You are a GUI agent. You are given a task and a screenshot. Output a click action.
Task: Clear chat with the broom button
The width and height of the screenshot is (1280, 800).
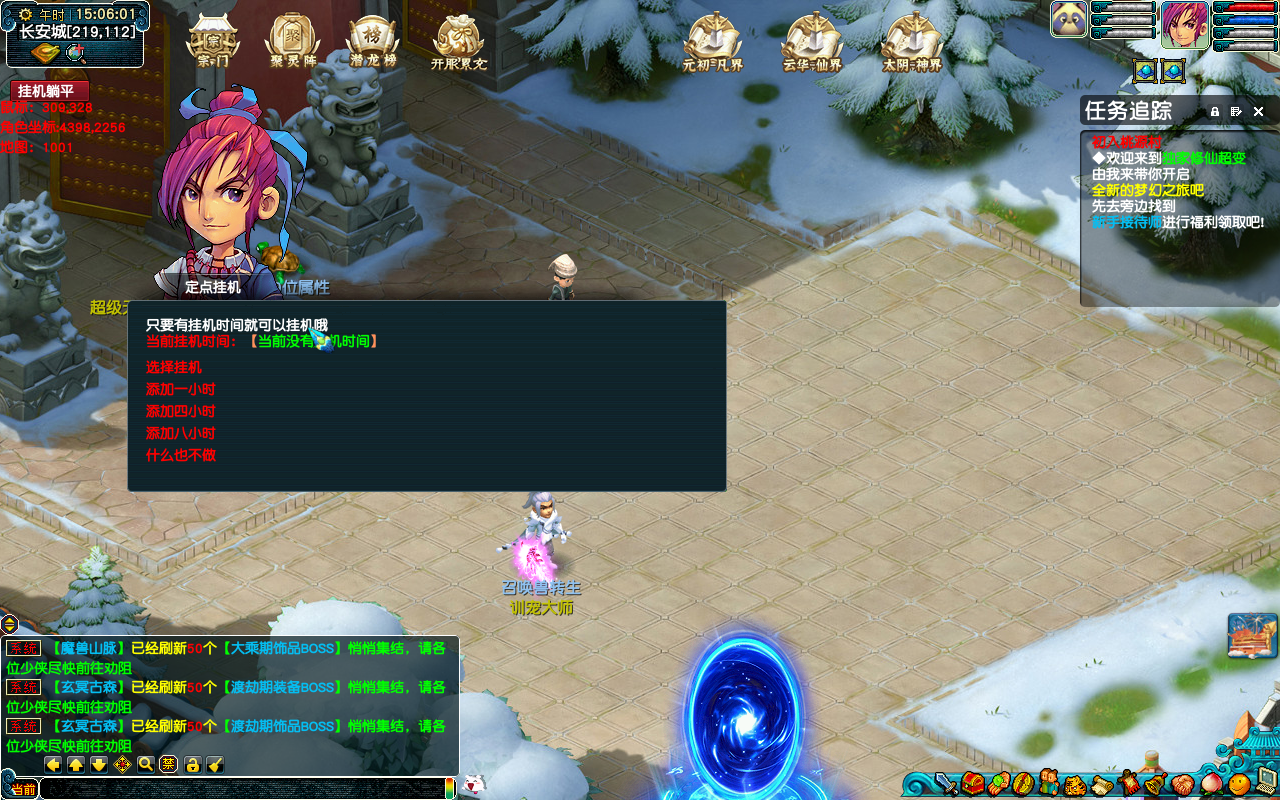215,765
